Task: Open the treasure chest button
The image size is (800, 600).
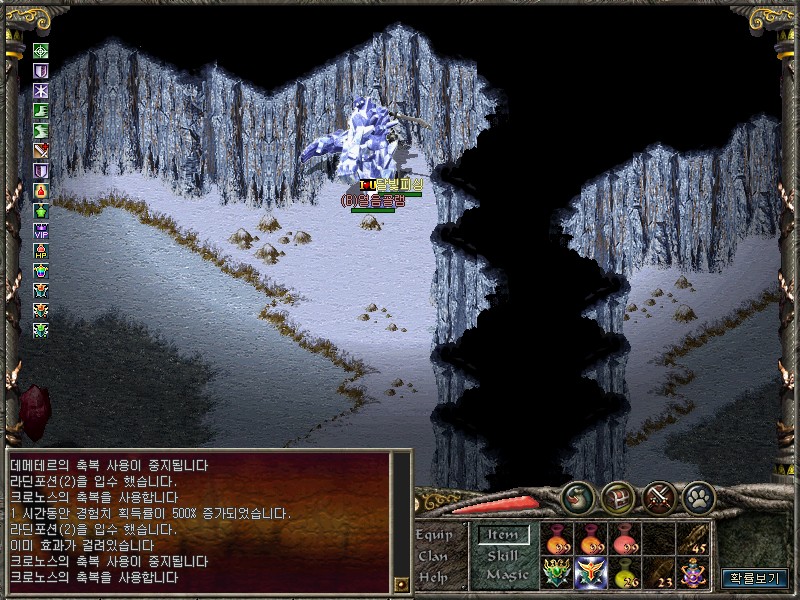Action: pos(618,498)
